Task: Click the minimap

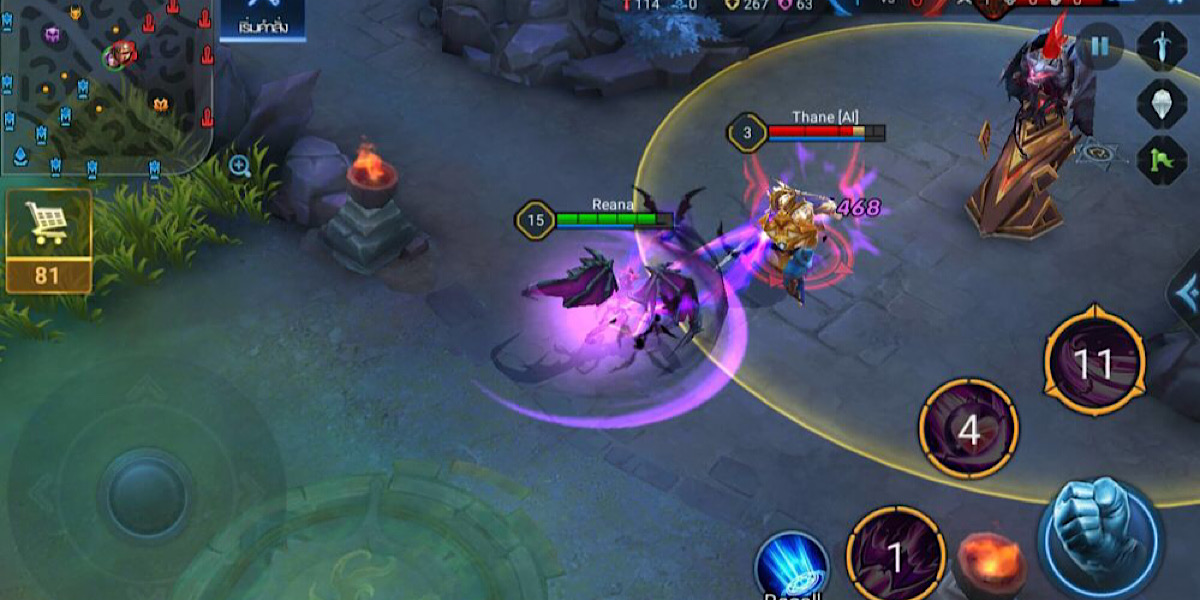Action: [105, 85]
